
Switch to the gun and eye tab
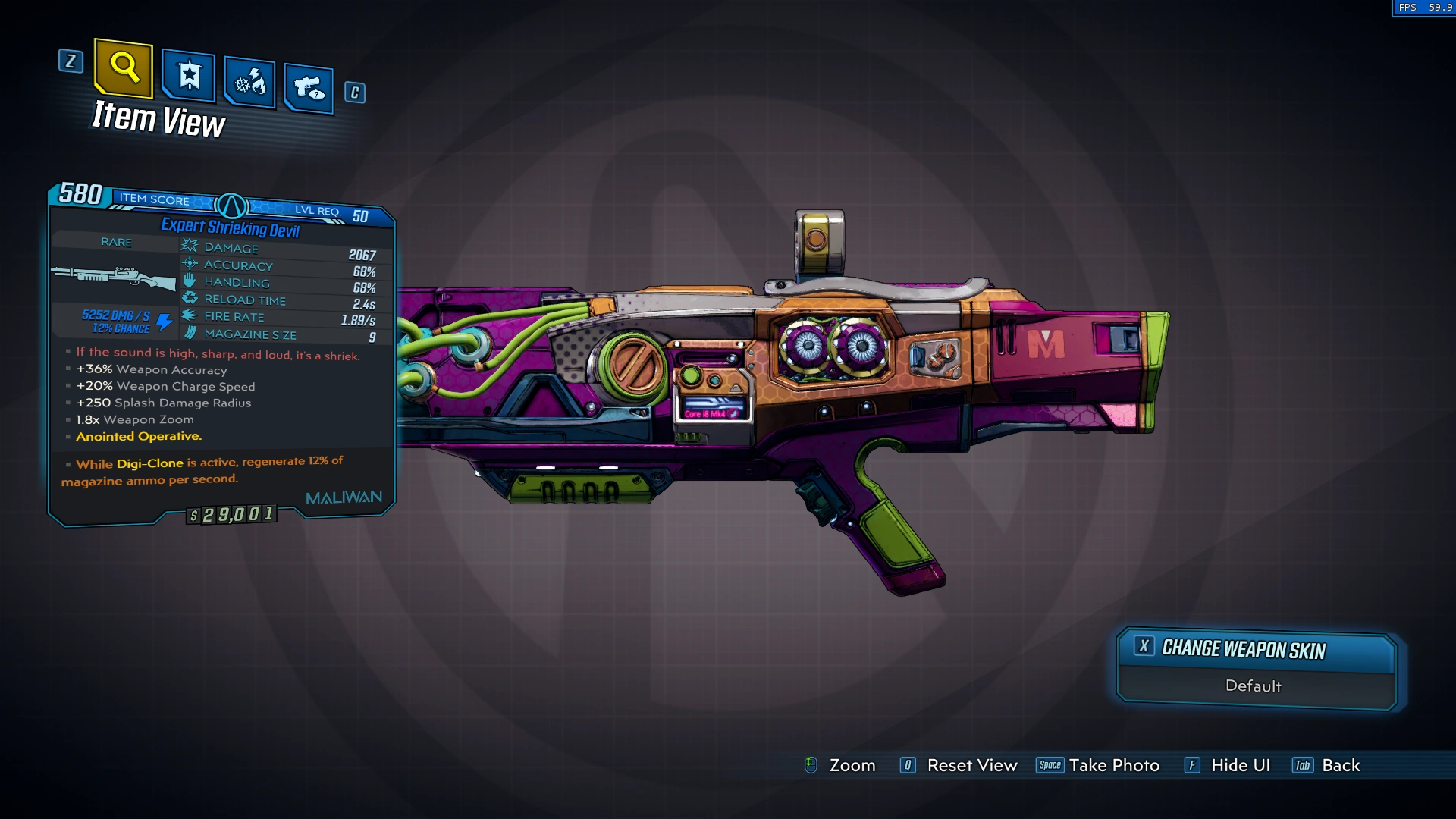tap(309, 89)
